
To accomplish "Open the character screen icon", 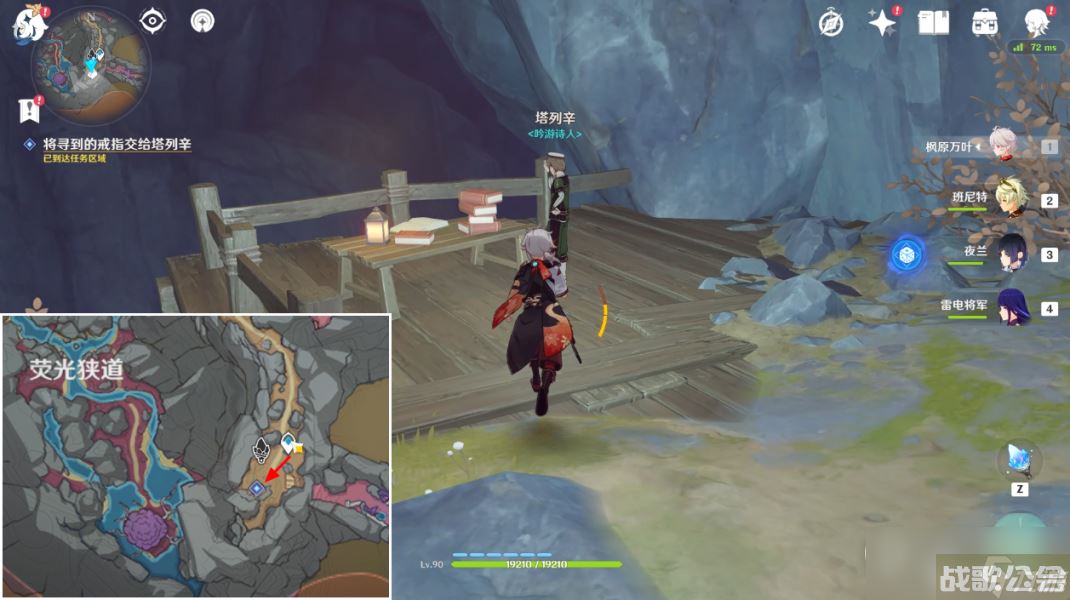I will [x=1036, y=23].
